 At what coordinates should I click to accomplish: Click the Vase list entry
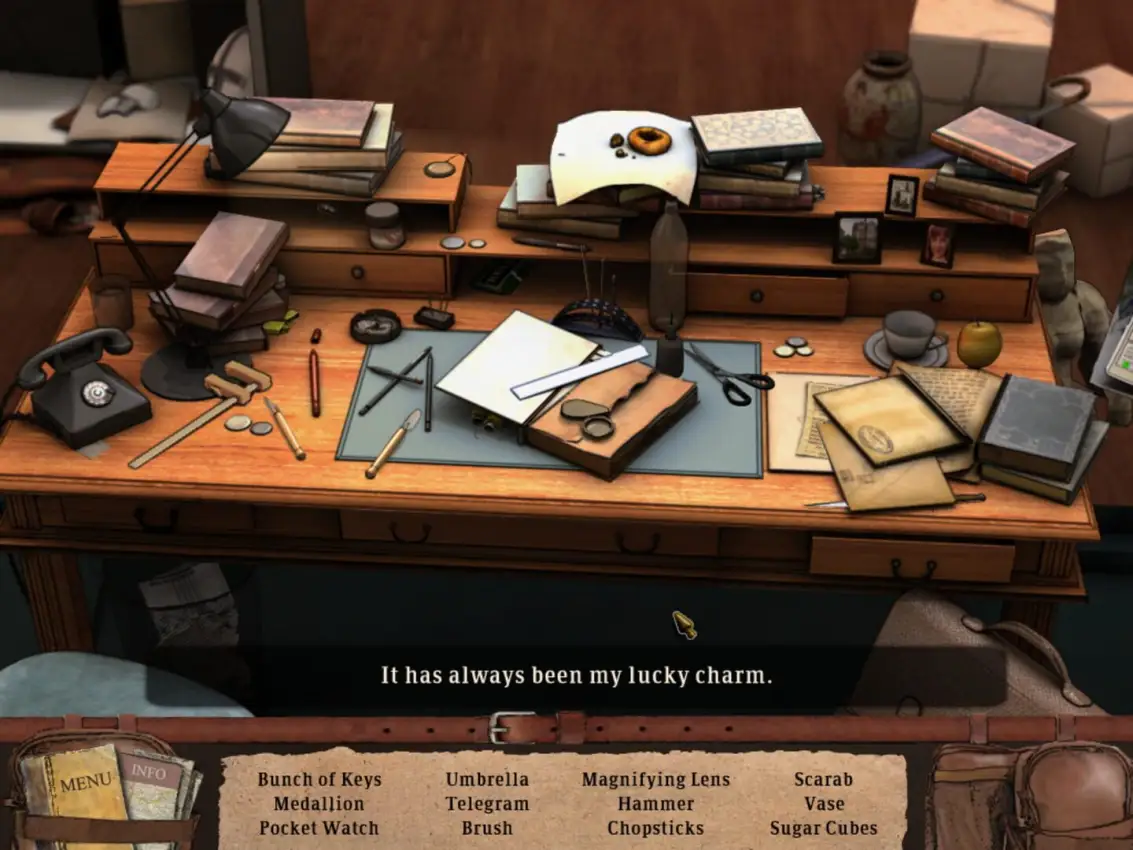(x=823, y=804)
